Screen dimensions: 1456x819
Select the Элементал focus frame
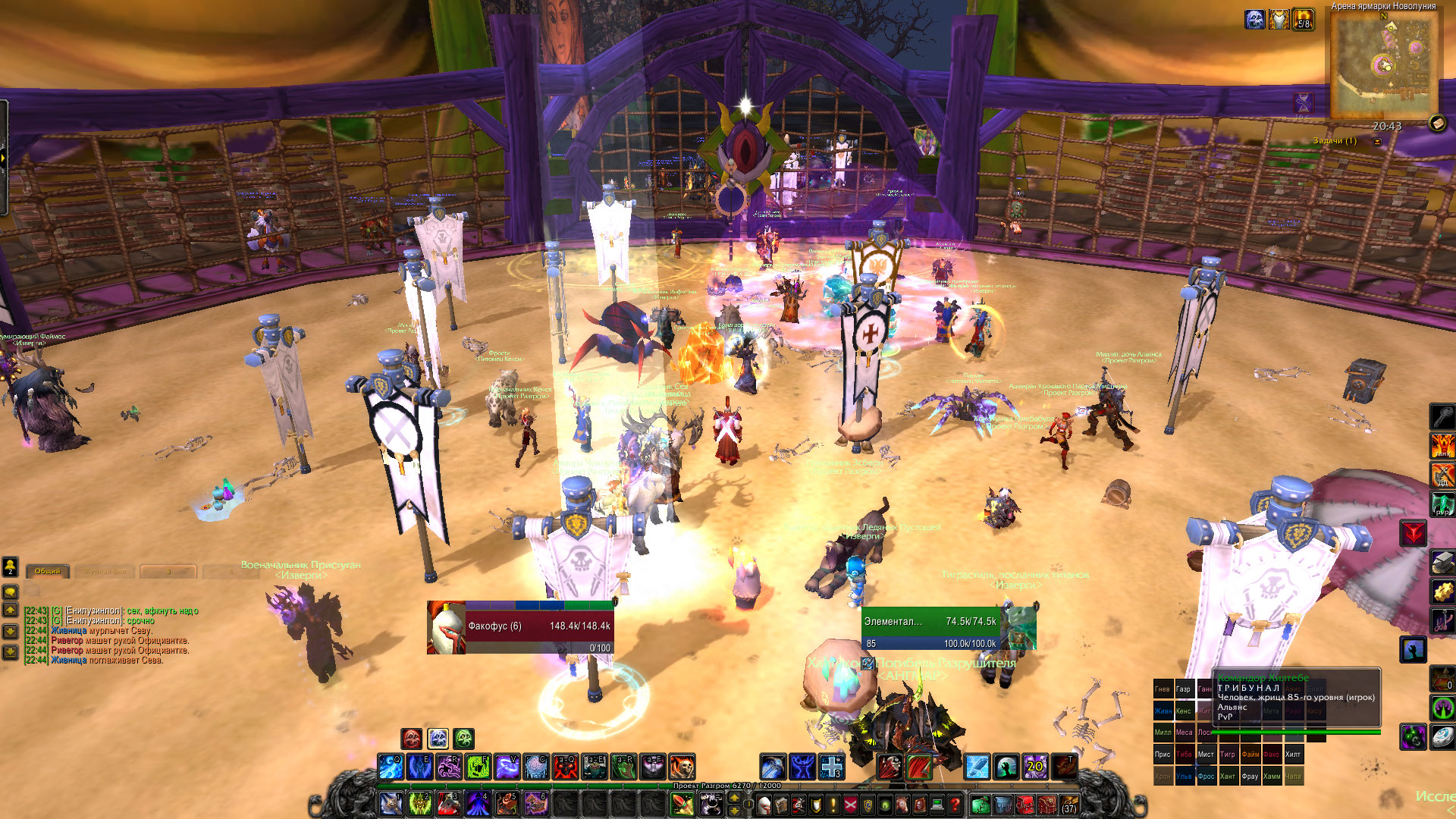(x=948, y=627)
